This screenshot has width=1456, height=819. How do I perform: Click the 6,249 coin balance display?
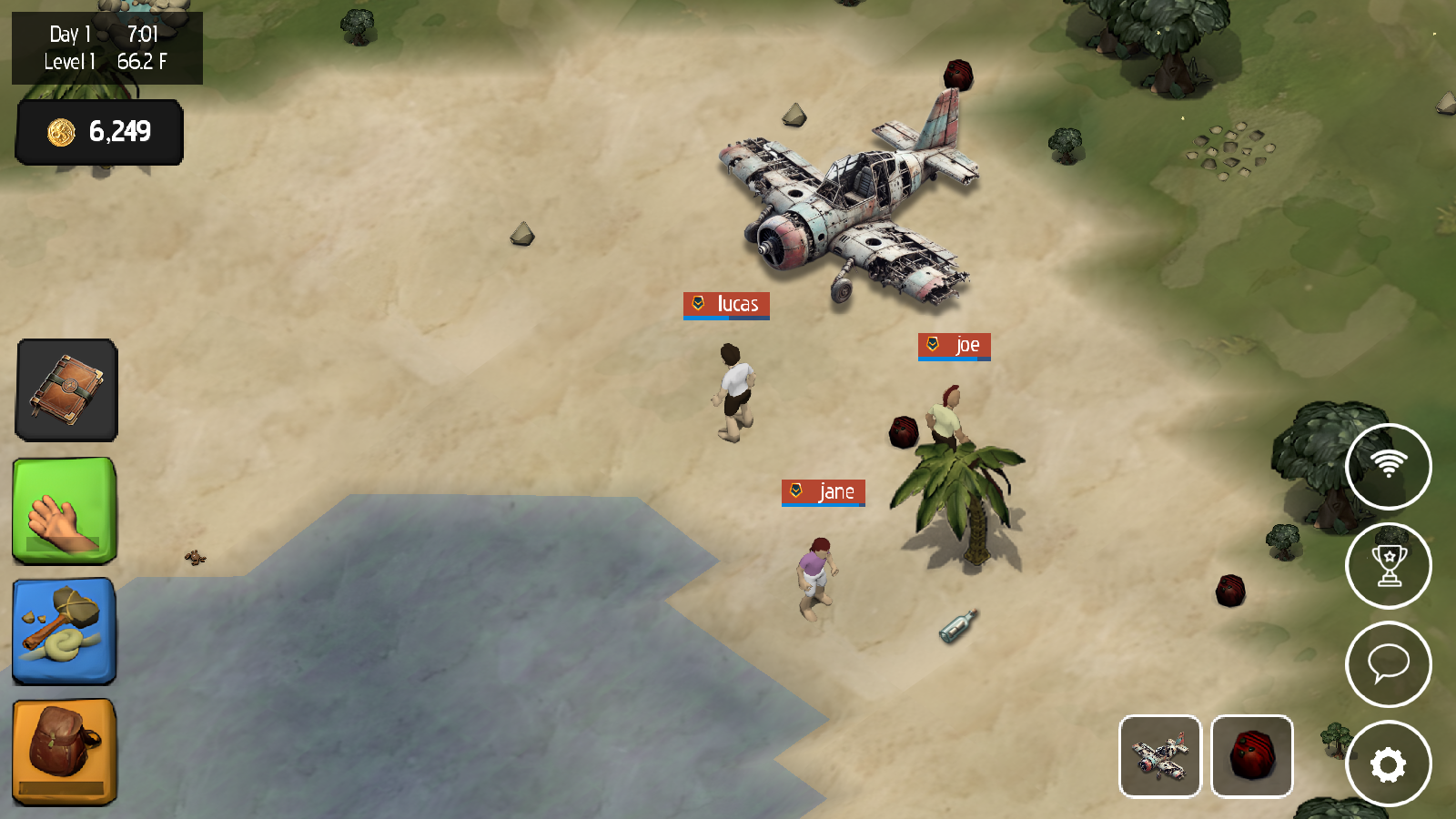point(98,132)
